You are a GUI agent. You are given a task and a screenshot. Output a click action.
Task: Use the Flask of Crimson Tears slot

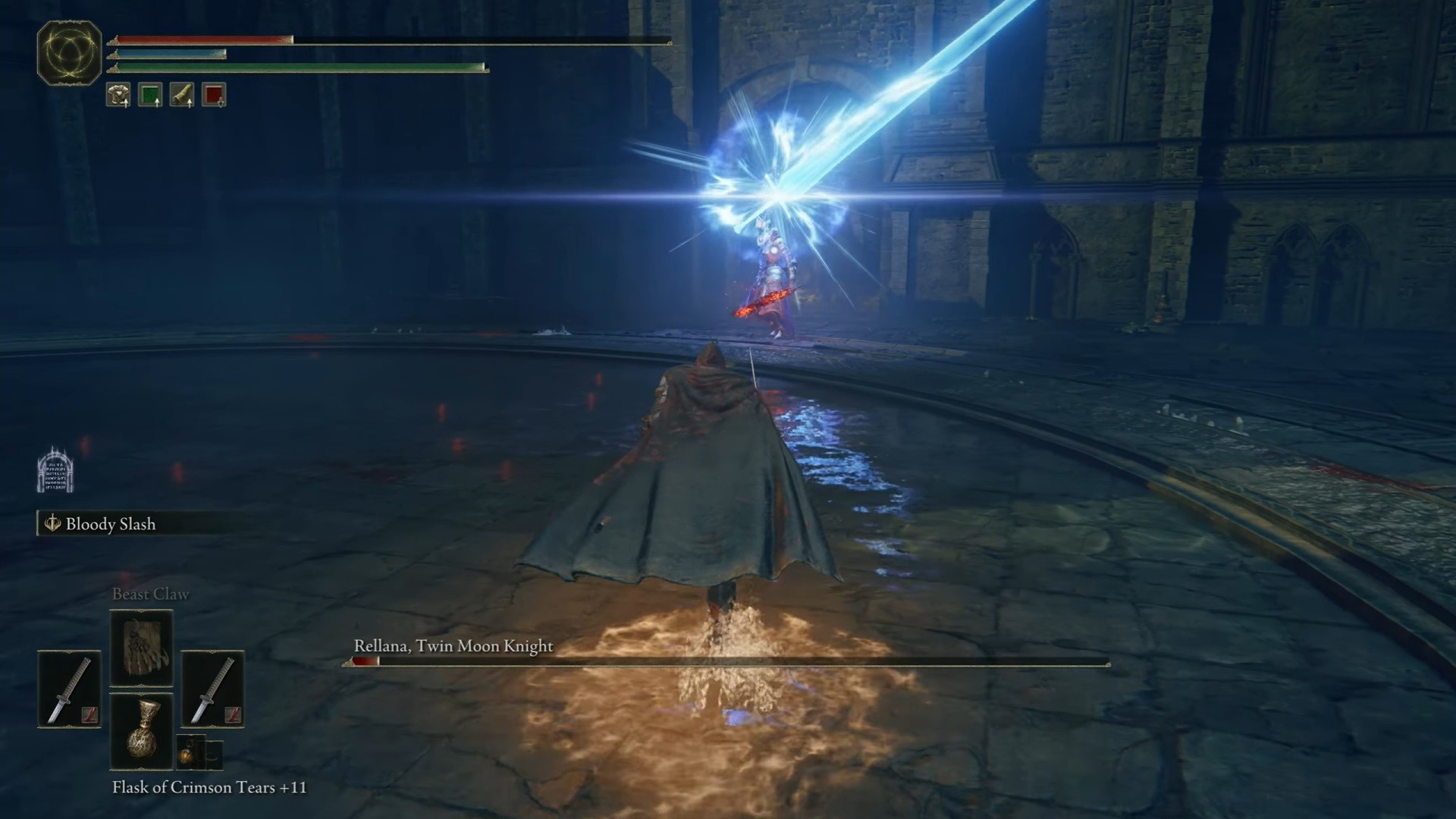[x=142, y=731]
